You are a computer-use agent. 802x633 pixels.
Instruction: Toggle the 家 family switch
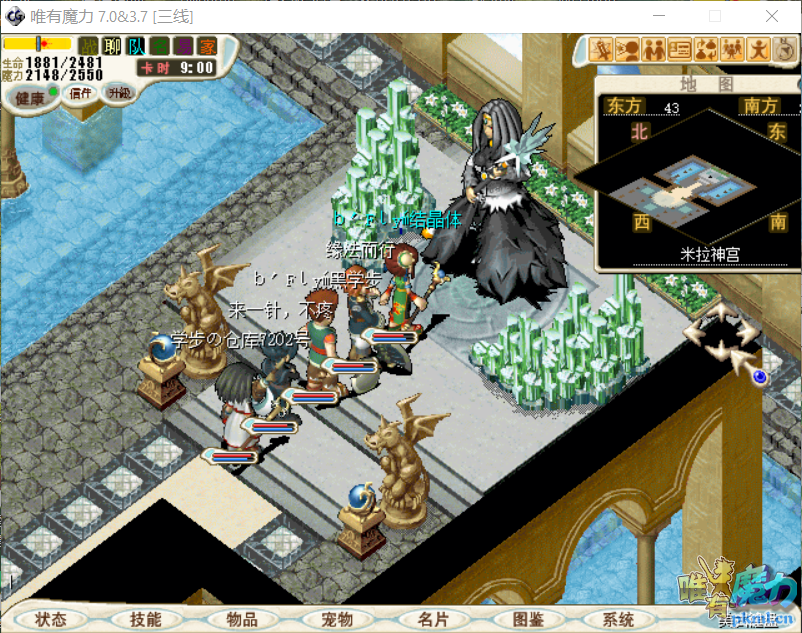point(207,46)
